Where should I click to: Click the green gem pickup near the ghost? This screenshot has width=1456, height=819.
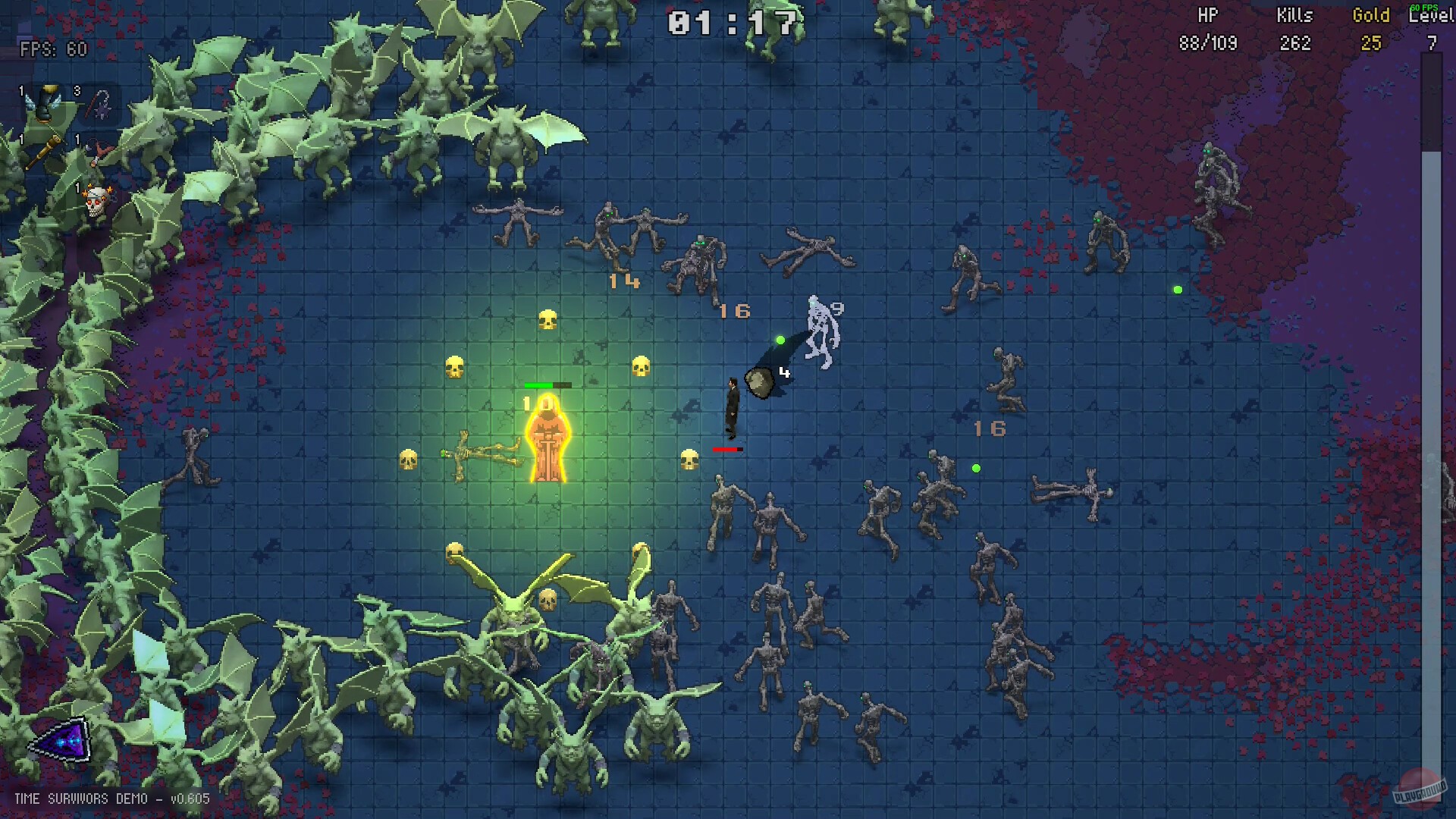coord(780,340)
